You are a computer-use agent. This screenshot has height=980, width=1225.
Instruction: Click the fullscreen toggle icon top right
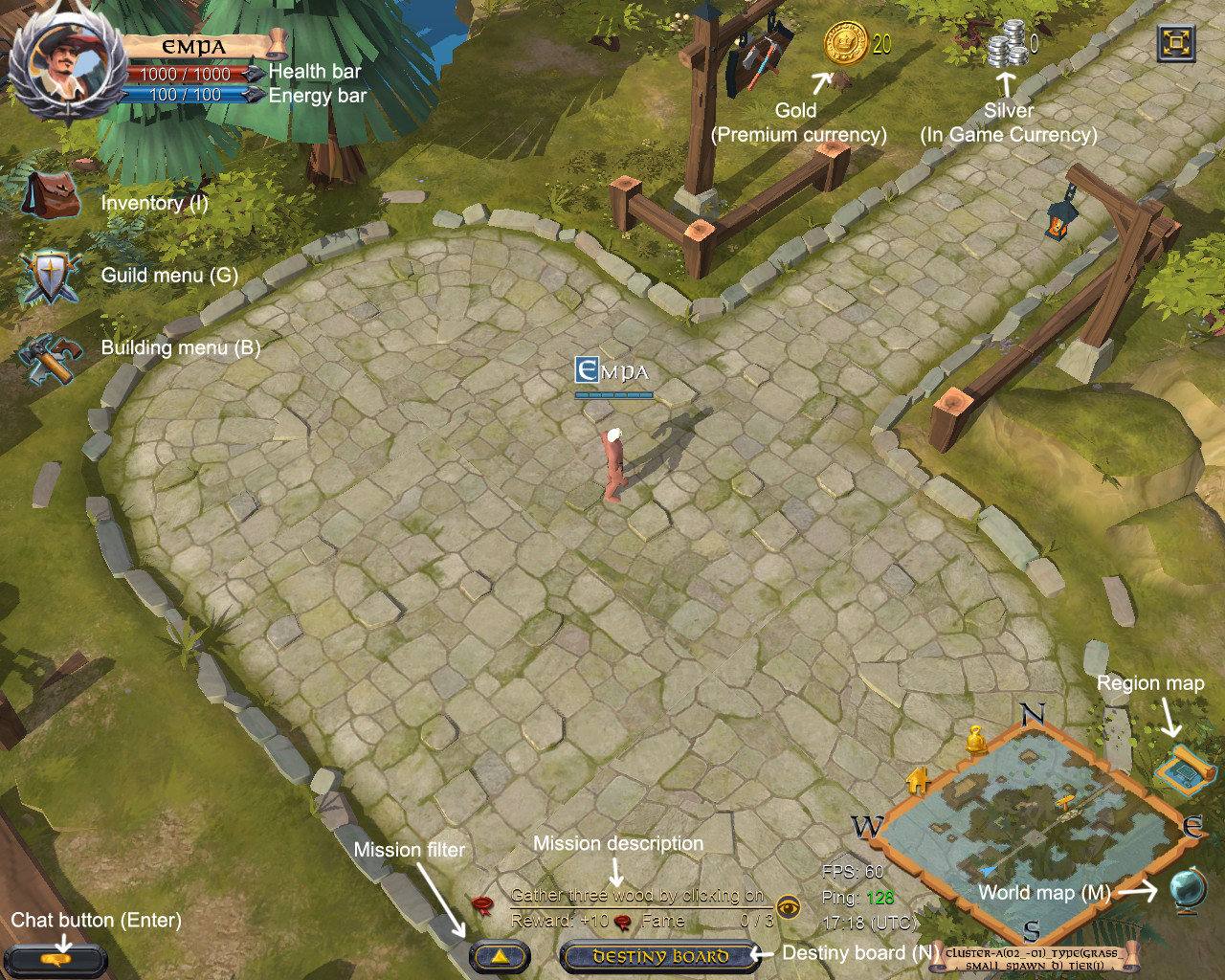(1175, 44)
